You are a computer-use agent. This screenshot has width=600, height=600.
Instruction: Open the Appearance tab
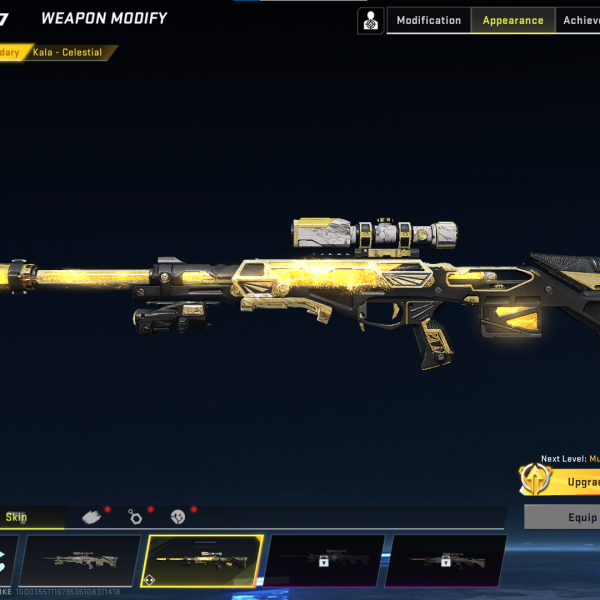click(x=513, y=20)
